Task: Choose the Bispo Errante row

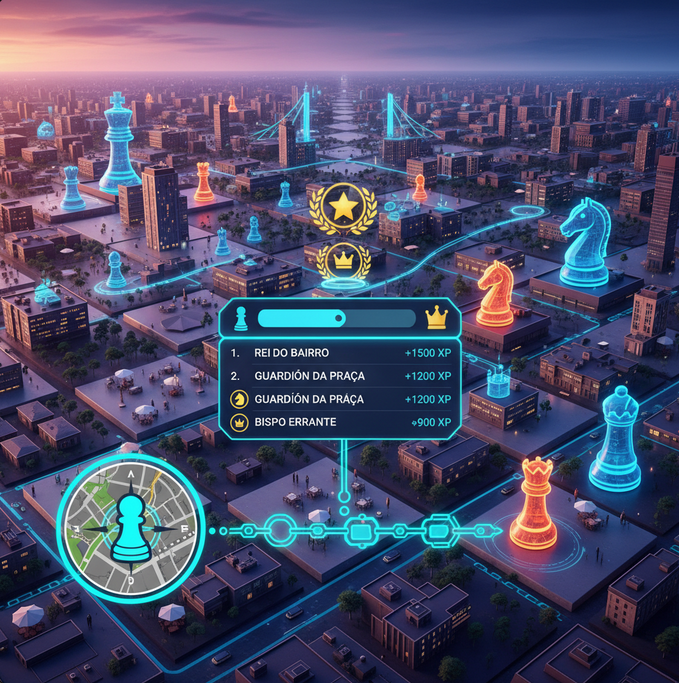Action: (x=340, y=424)
